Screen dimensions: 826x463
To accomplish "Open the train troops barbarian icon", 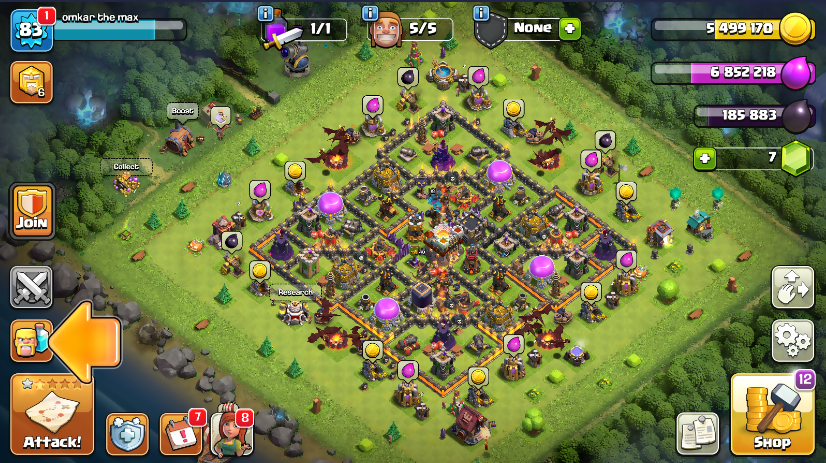I will 30,341.
